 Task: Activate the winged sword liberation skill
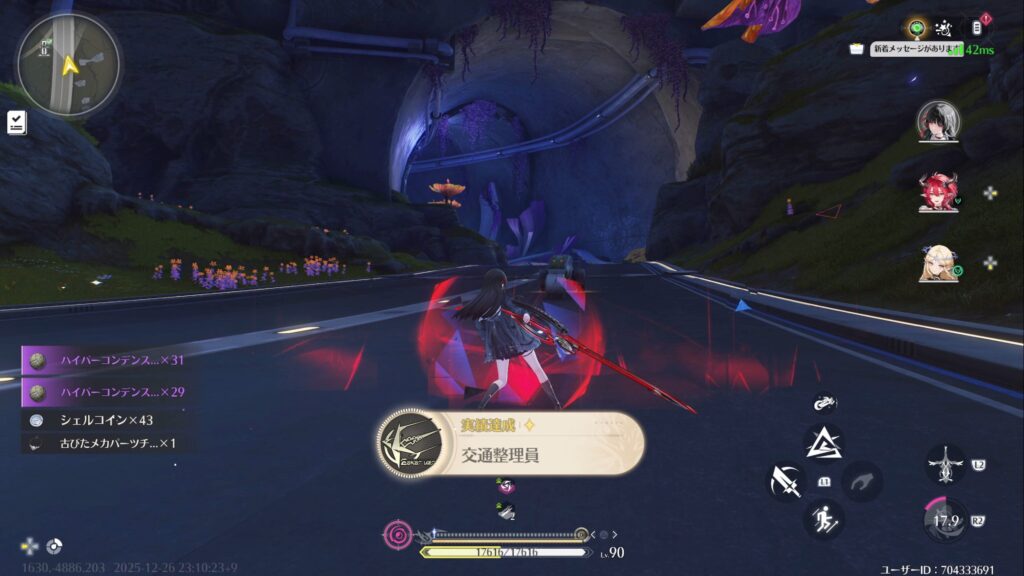pos(945,465)
